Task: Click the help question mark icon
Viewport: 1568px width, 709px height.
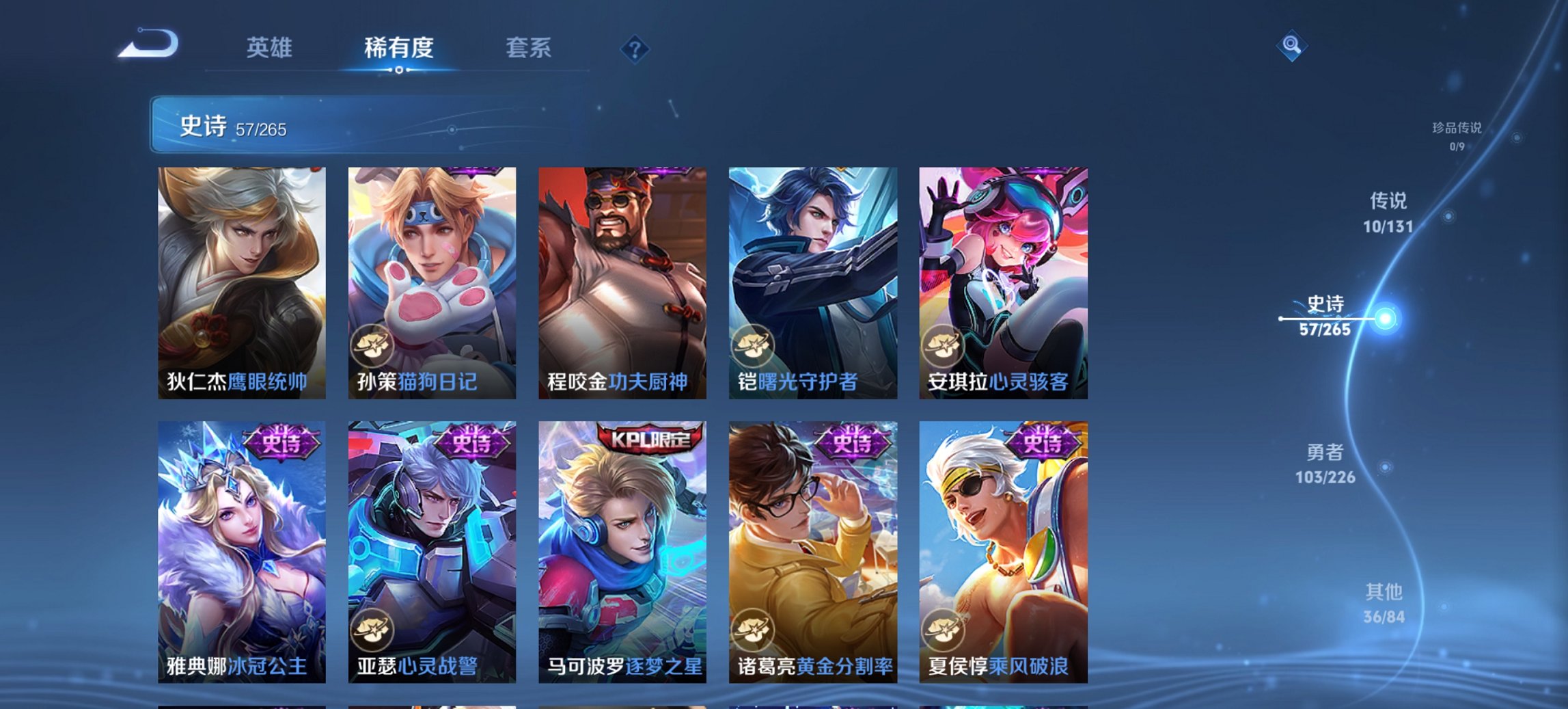Action: (635, 49)
